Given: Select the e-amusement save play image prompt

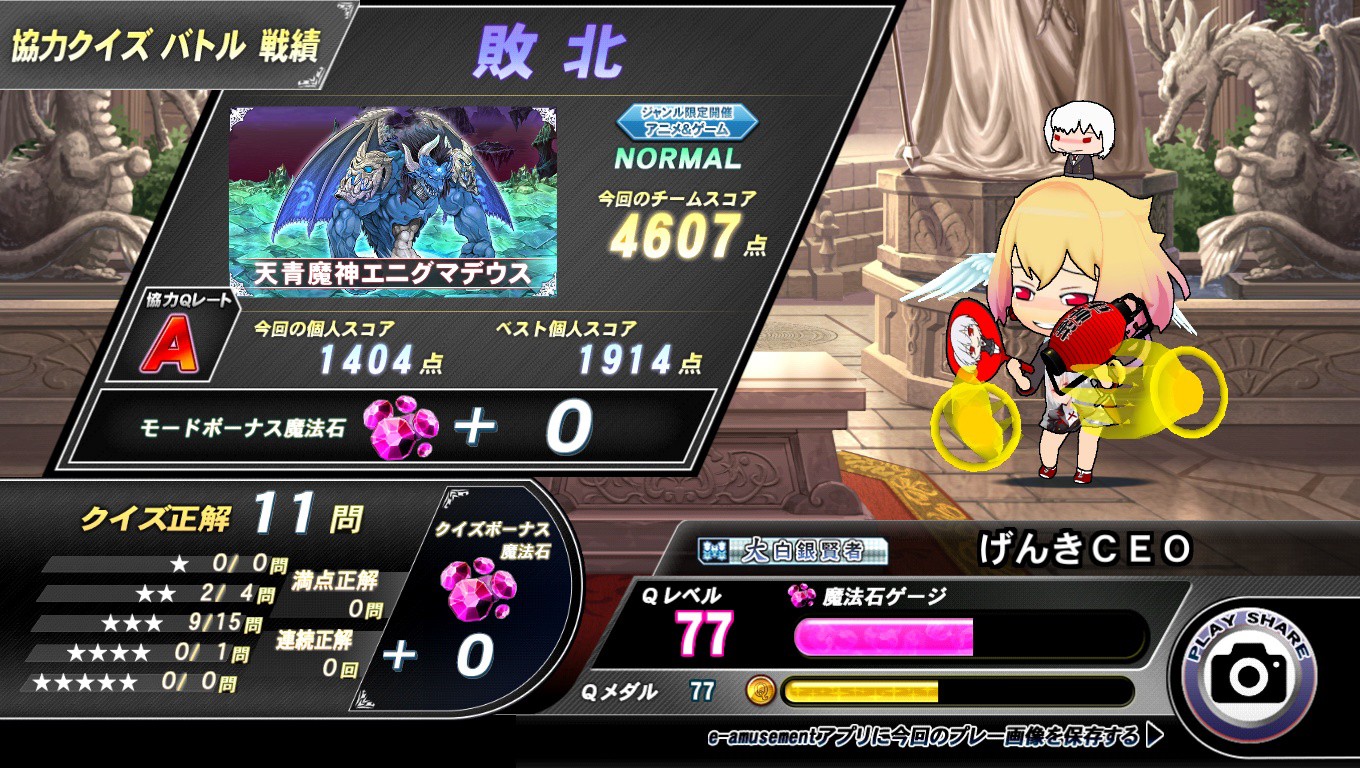Looking at the screenshot, I should click(x=935, y=738).
